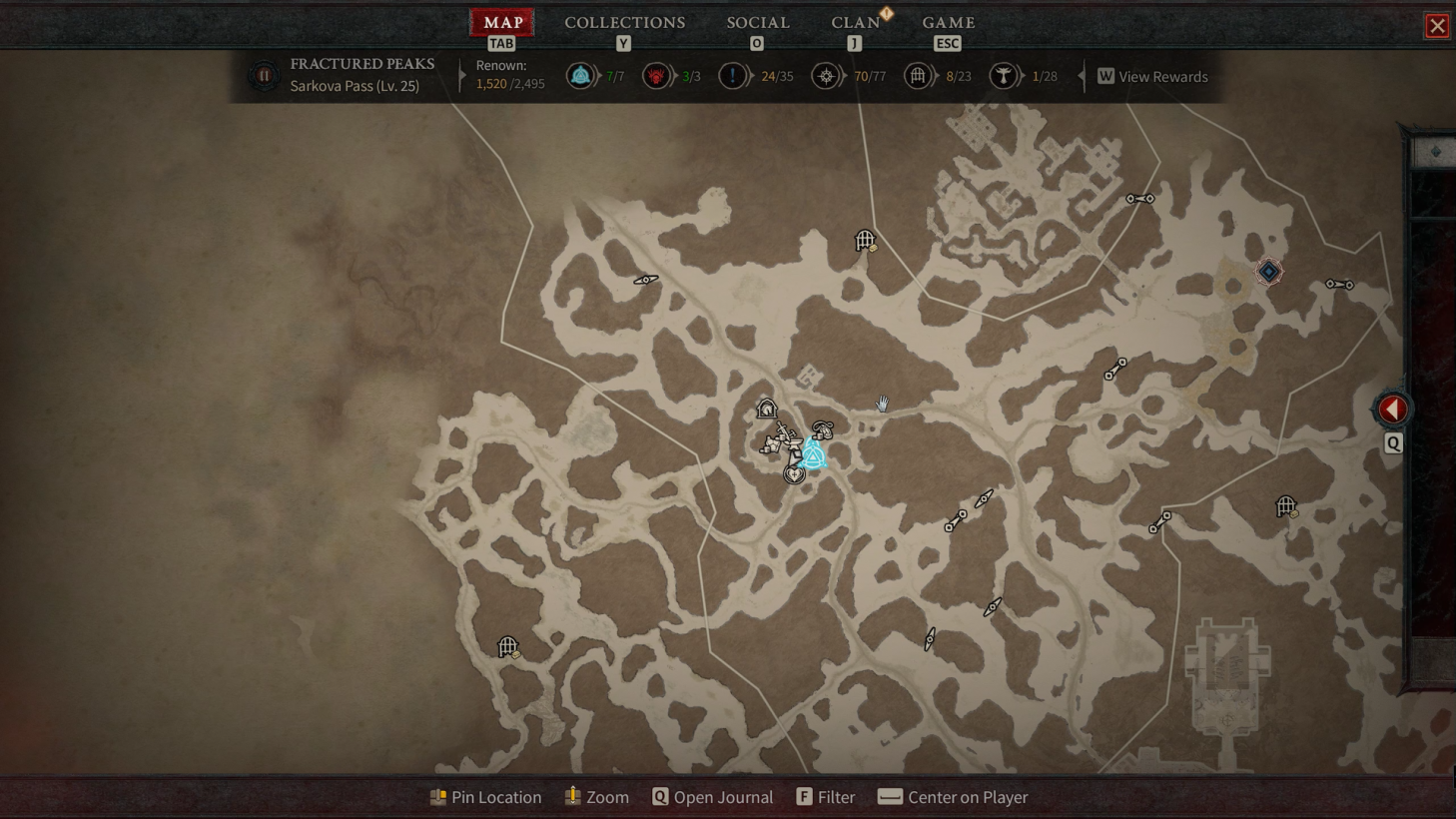This screenshot has height=819, width=1456.
Task: Open the Filter option
Action: coord(826,797)
